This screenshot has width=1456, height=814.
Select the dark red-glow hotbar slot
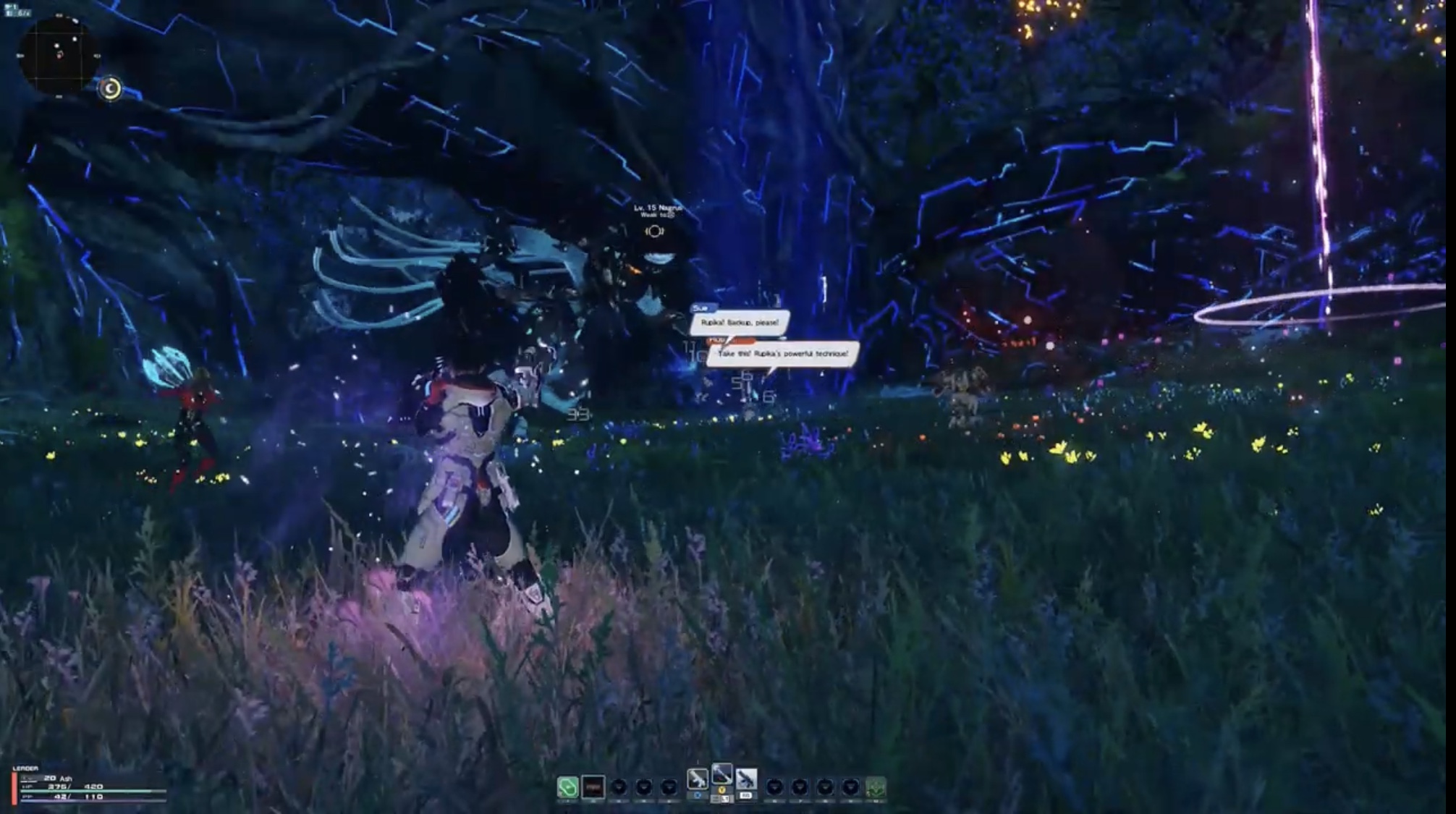(593, 787)
